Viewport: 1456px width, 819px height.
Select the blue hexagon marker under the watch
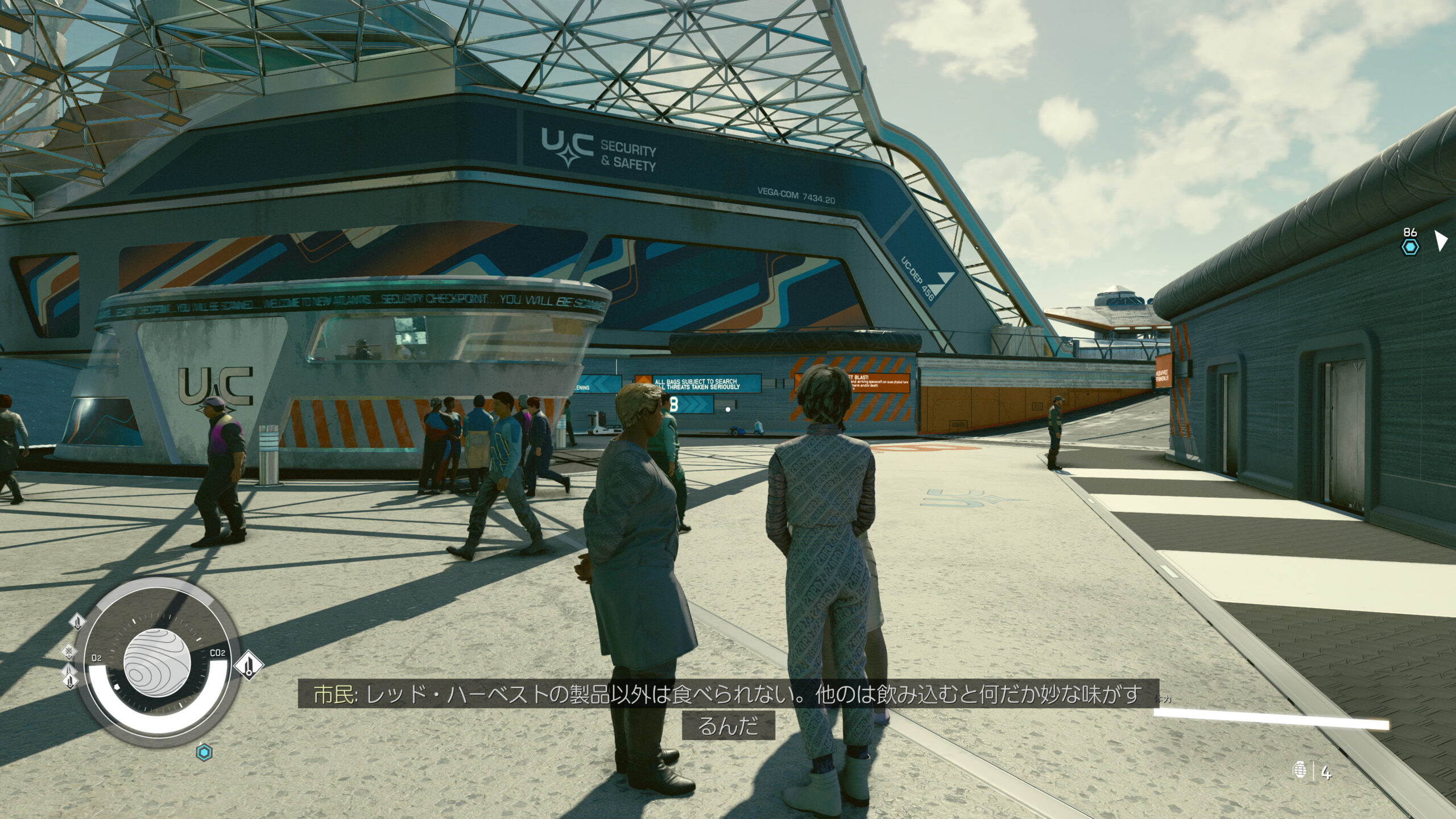pyautogui.click(x=204, y=753)
